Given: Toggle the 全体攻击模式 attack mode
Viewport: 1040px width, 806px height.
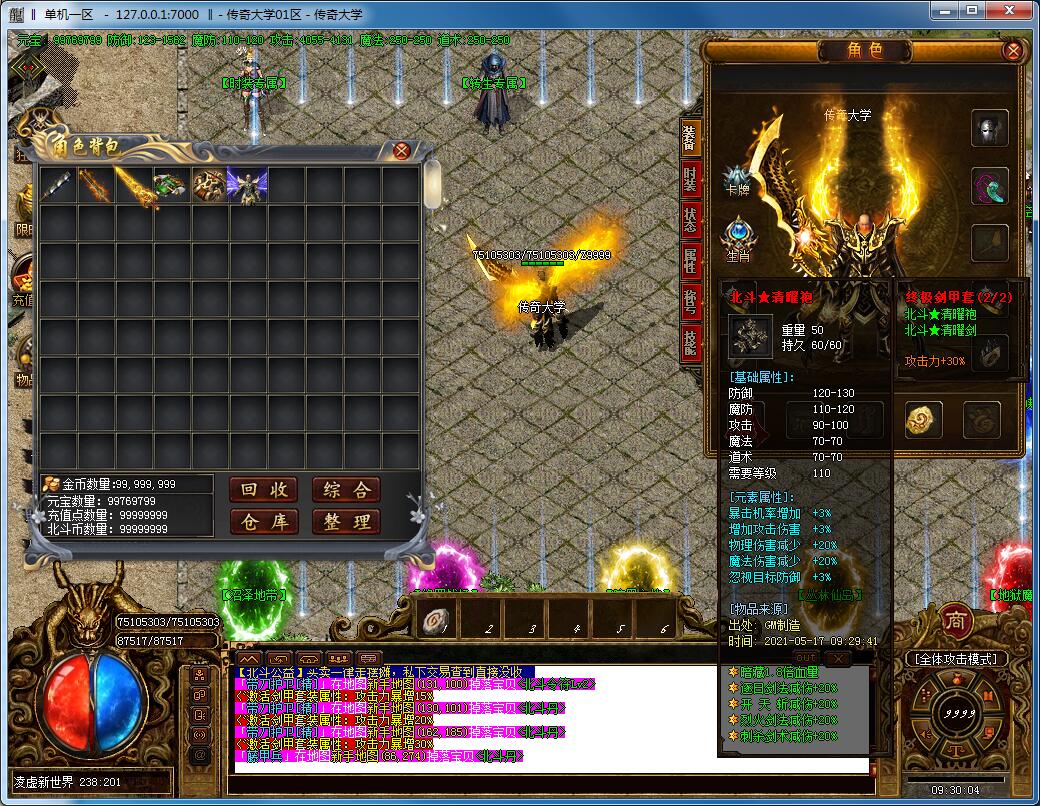Looking at the screenshot, I should coord(955,659).
